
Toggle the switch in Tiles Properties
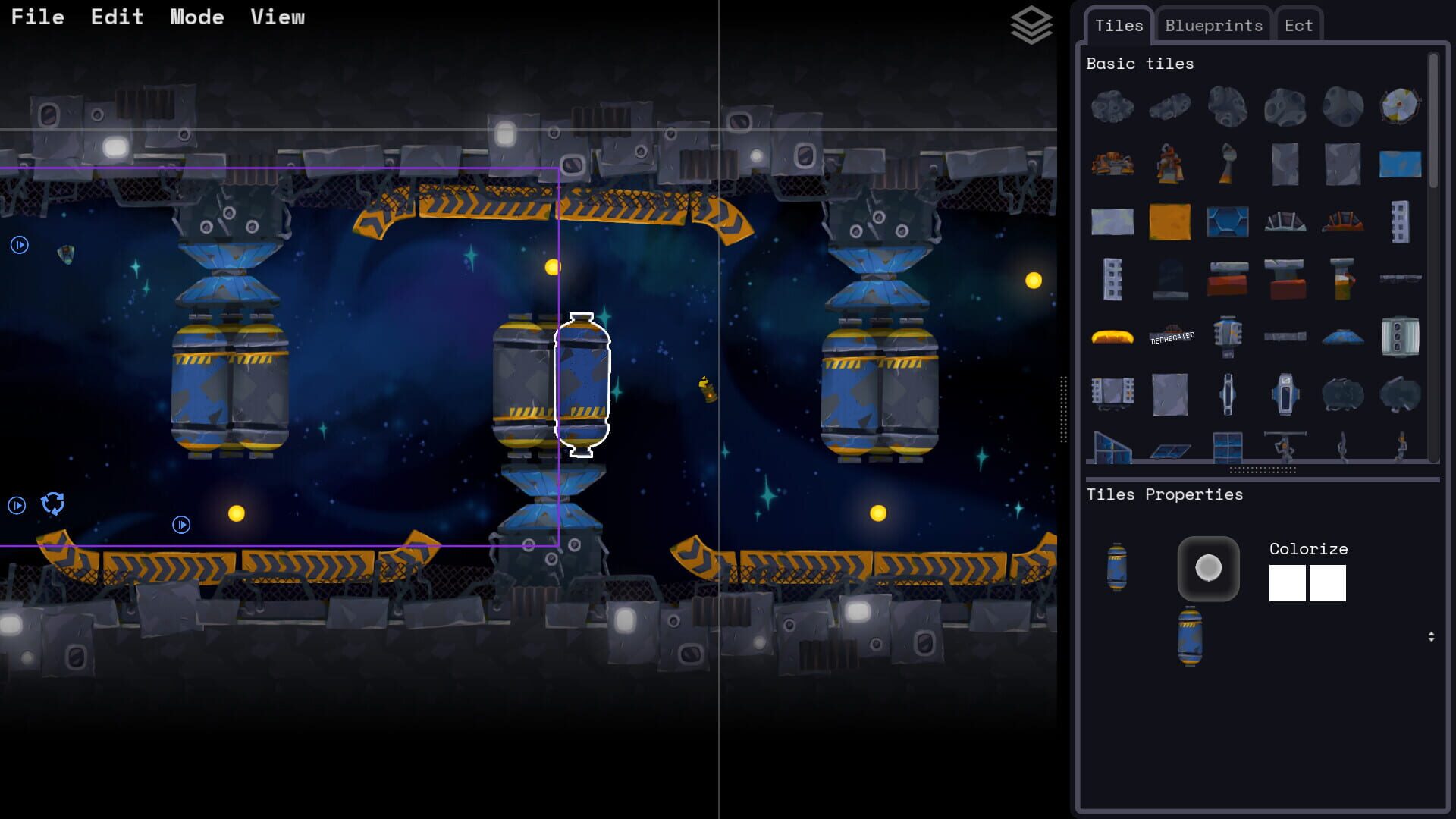[1210, 567]
